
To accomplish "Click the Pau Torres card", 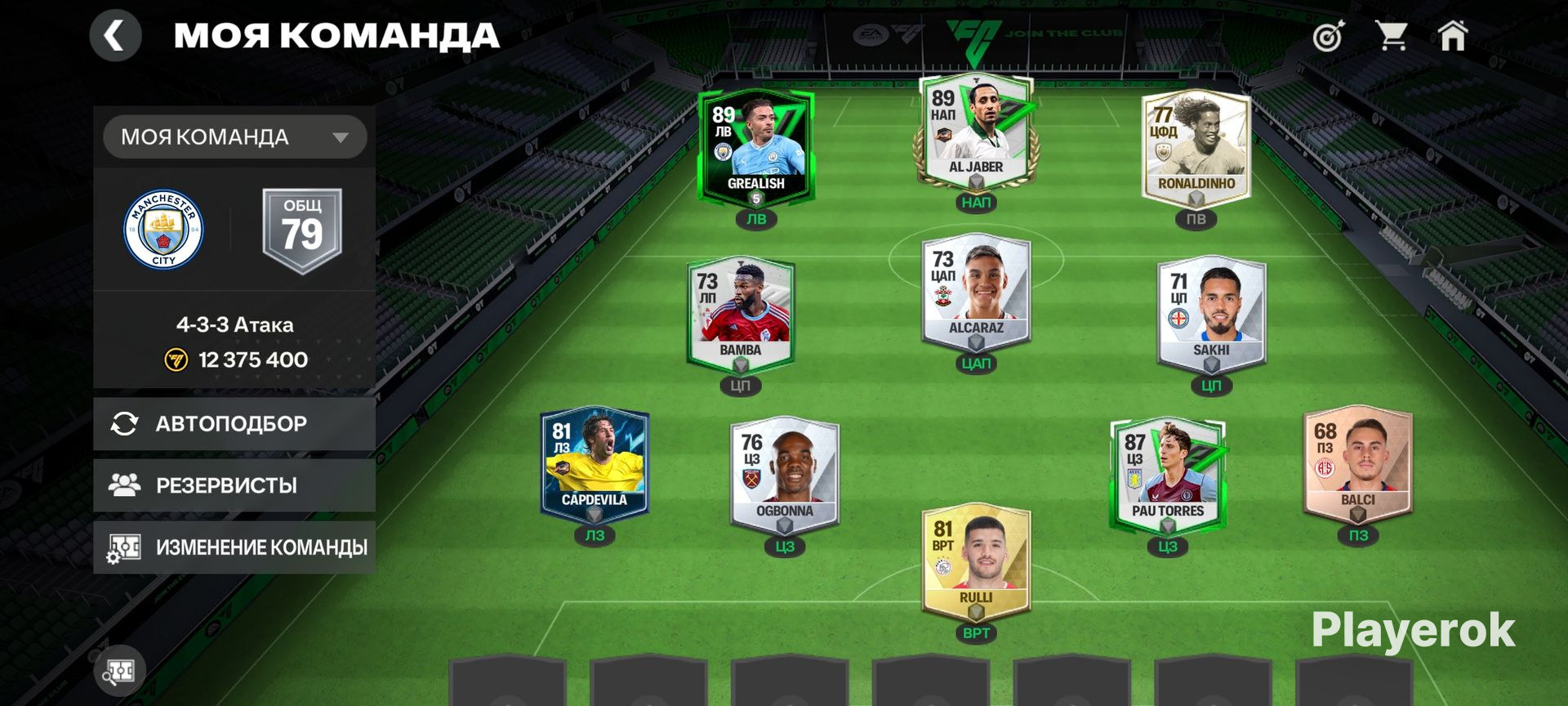I will click(1168, 474).
